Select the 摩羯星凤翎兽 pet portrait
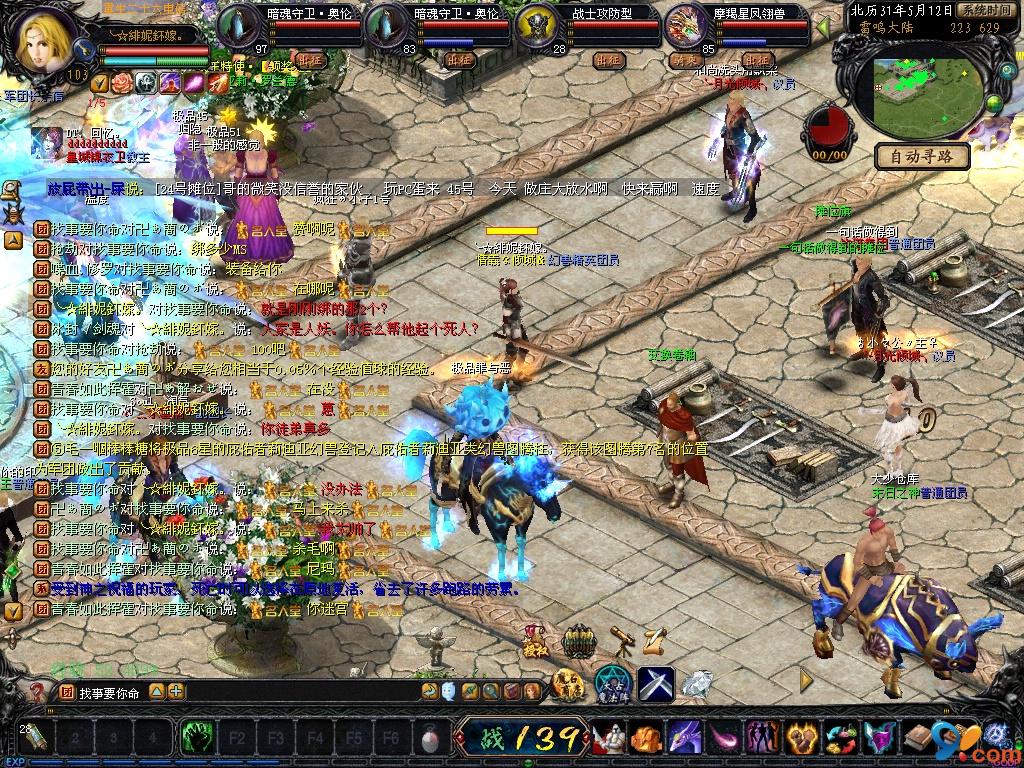The height and width of the screenshot is (768, 1024). click(x=686, y=26)
